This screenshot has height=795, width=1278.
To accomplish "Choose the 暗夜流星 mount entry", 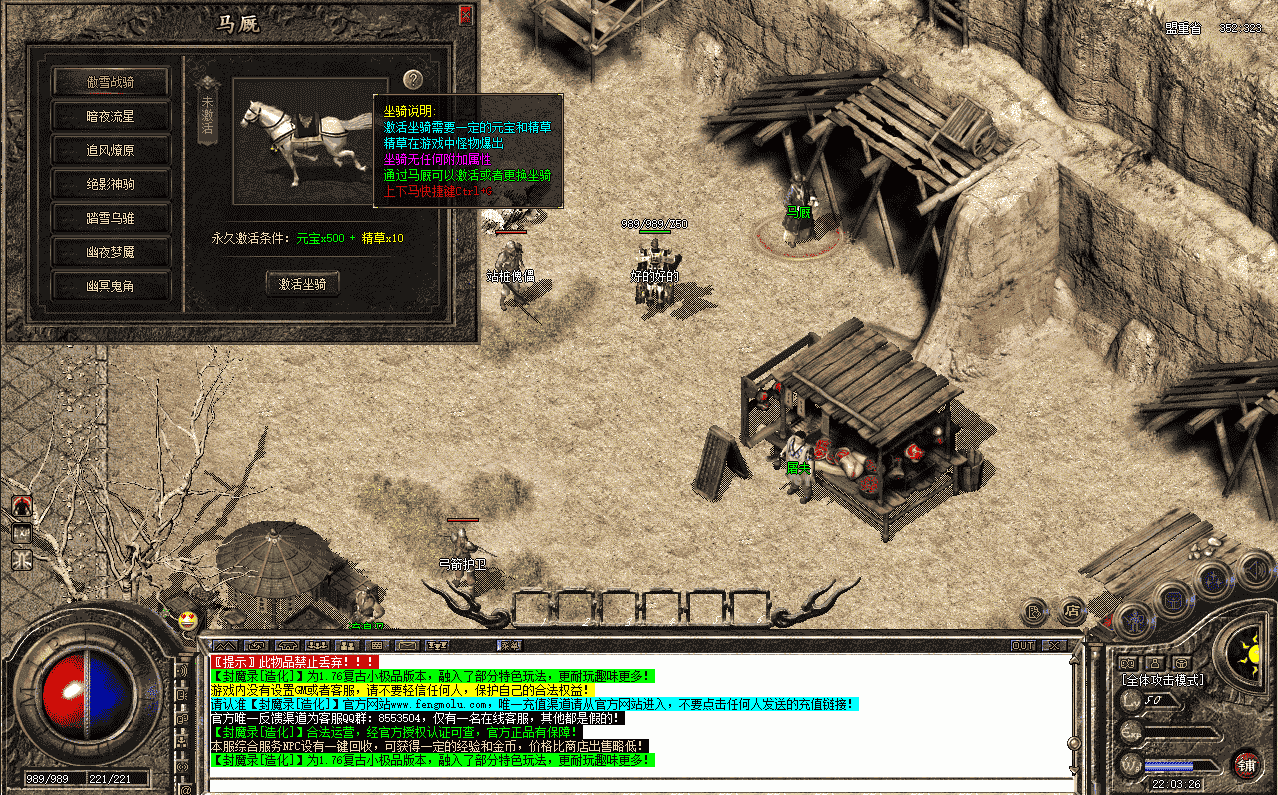I will (x=110, y=116).
